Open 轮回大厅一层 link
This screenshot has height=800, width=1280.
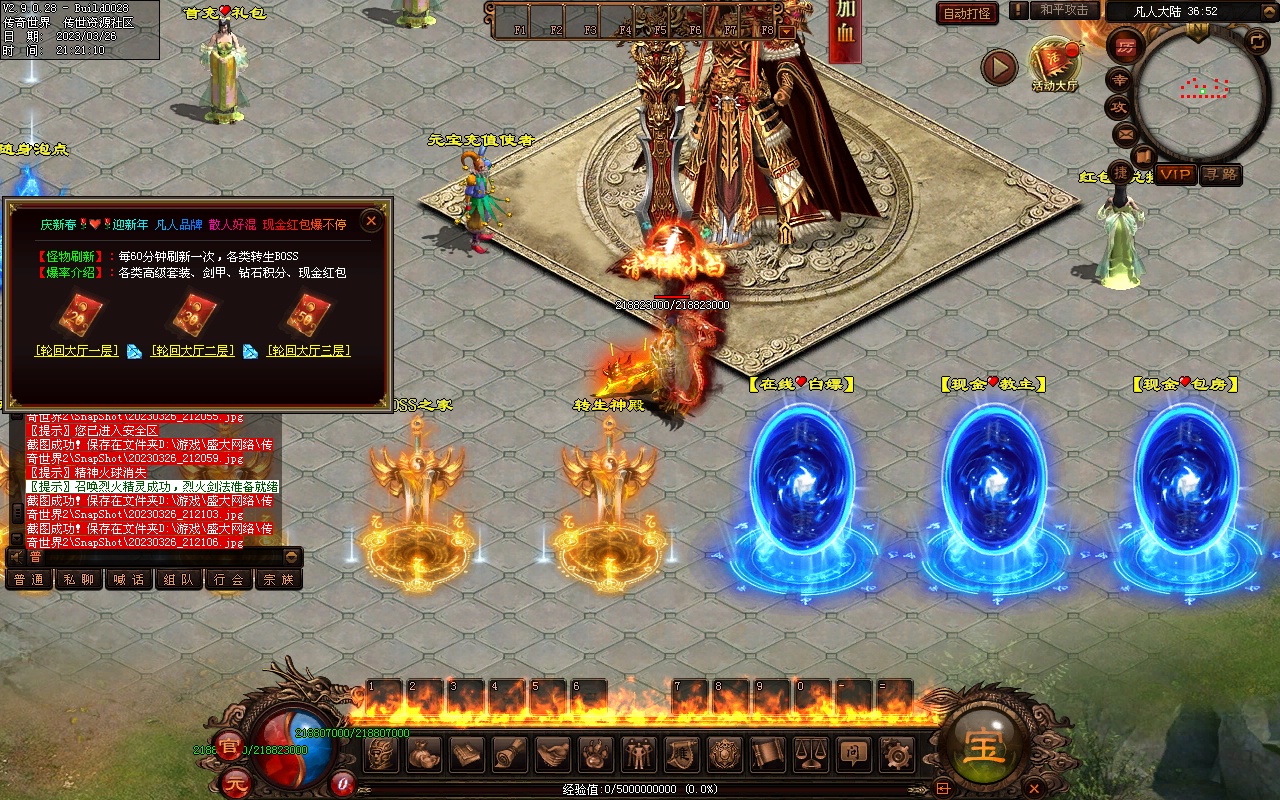[x=77, y=351]
